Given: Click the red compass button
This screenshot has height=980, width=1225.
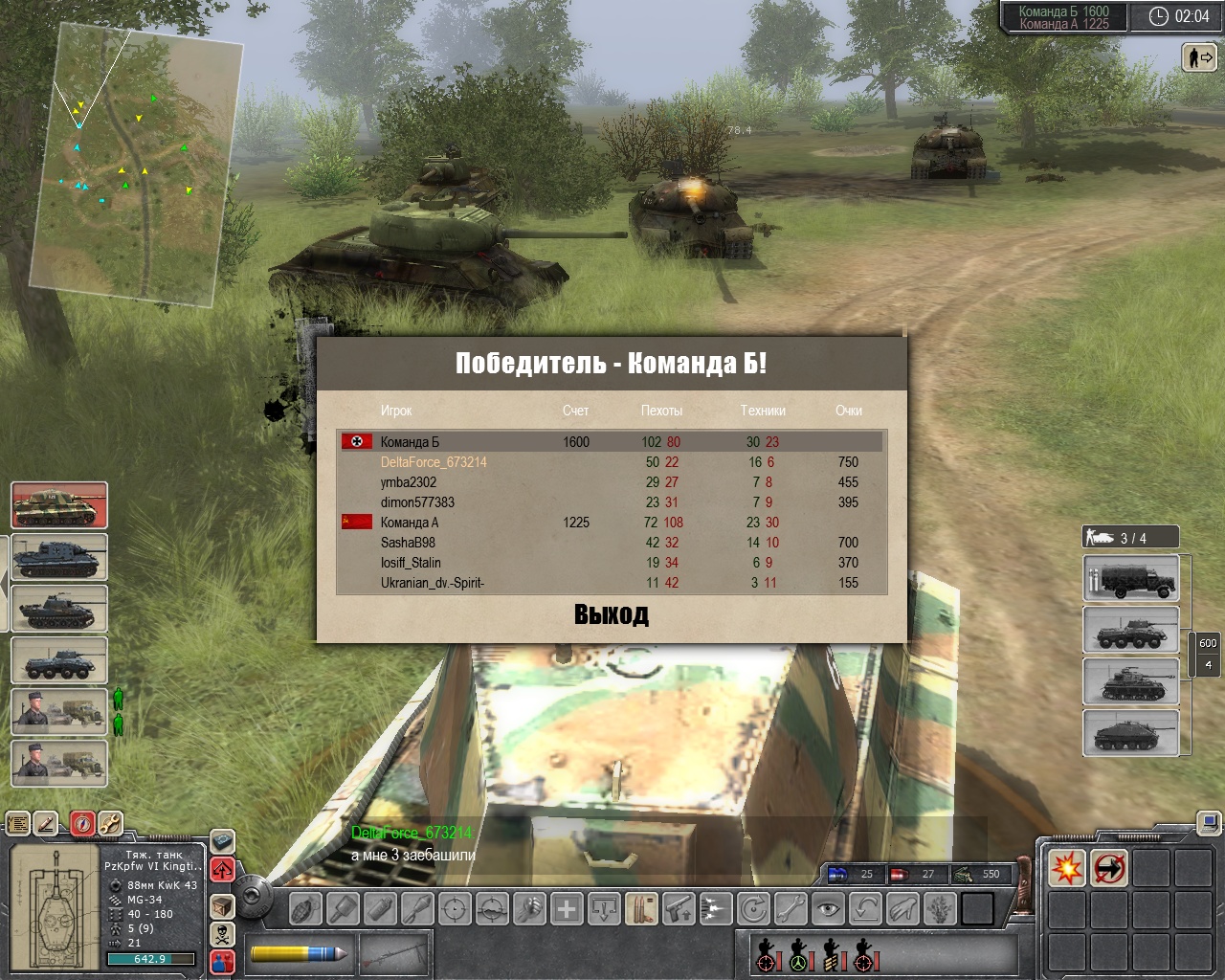Looking at the screenshot, I should tap(82, 822).
